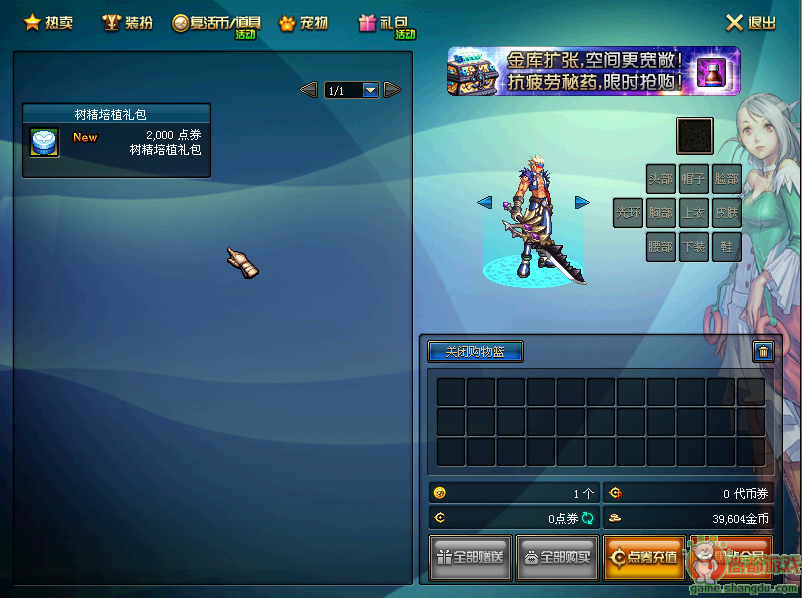The height and width of the screenshot is (598, 802).
Task: Click 全部购买 to buy everything
Action: (x=556, y=557)
